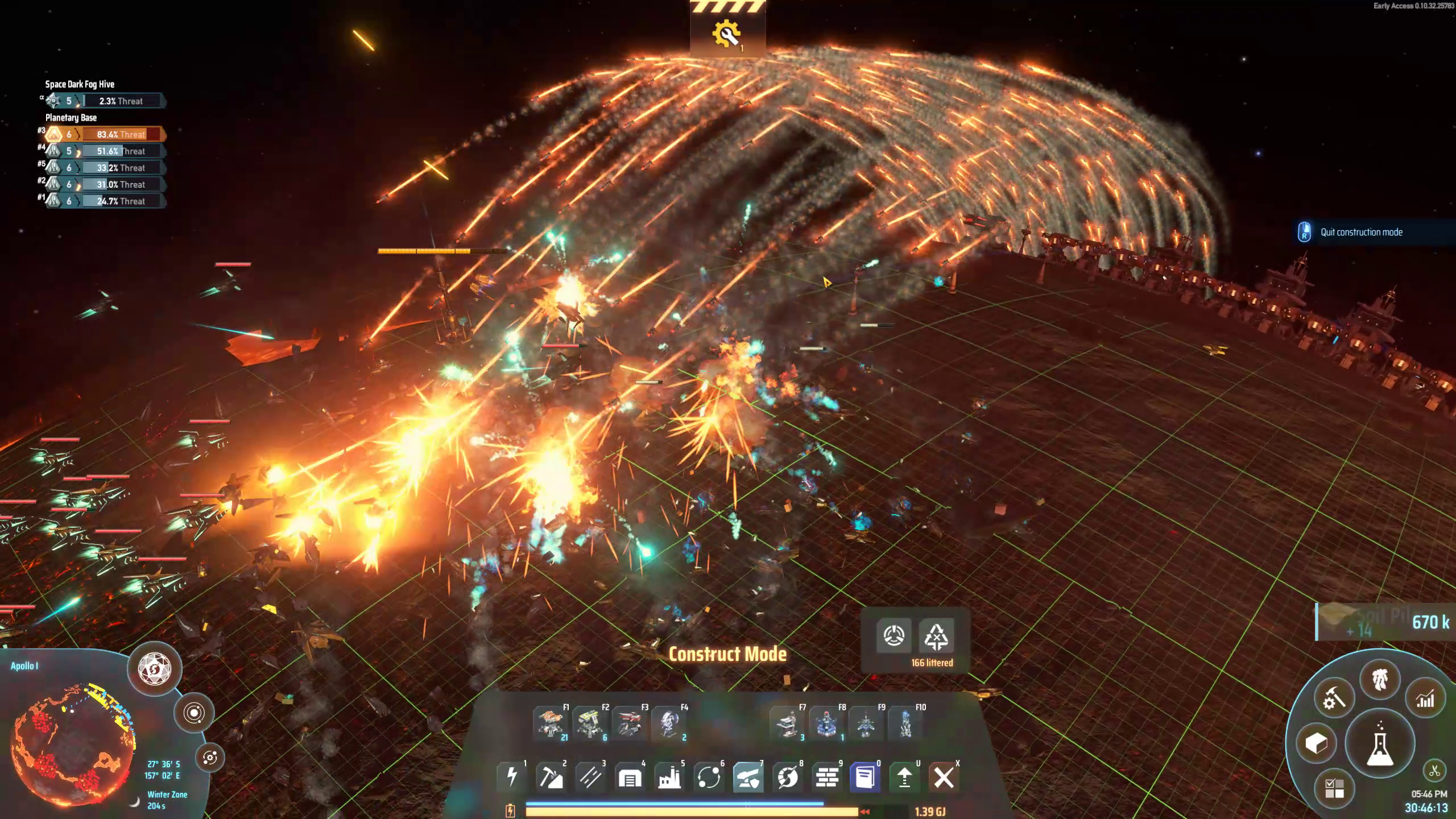Open the mining pickaxe build category
1456x819 pixels.
[x=551, y=777]
